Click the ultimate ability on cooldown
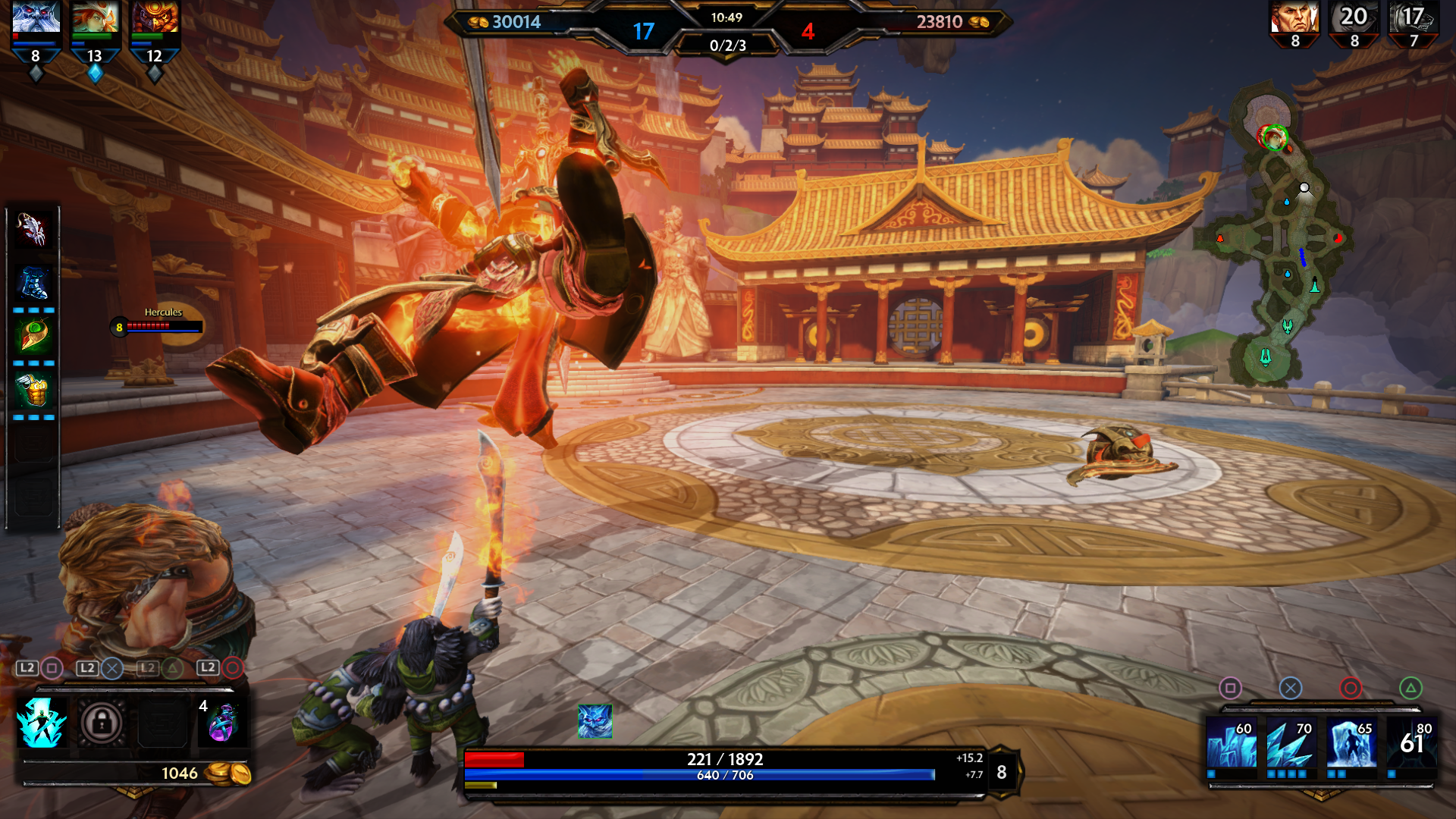The height and width of the screenshot is (819, 1456). click(1411, 743)
